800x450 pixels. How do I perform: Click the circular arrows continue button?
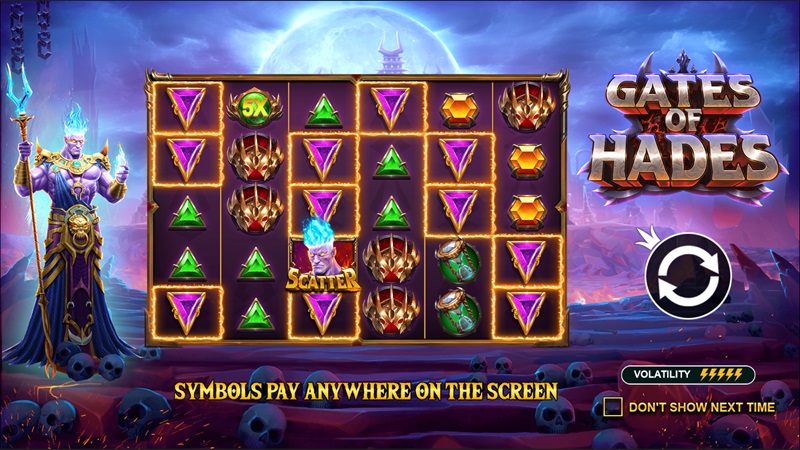pyautogui.click(x=688, y=276)
